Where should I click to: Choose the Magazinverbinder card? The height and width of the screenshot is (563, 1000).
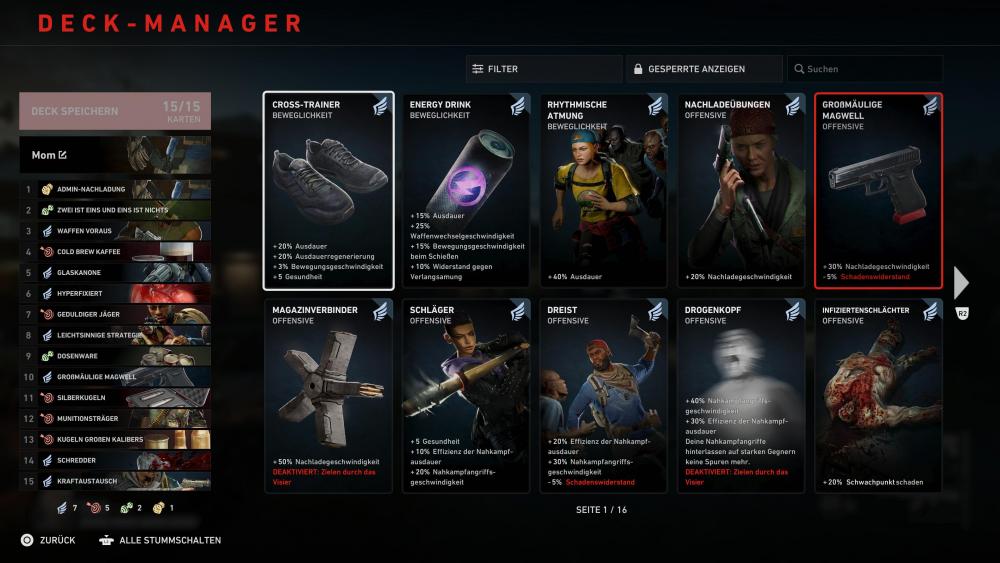click(x=328, y=396)
